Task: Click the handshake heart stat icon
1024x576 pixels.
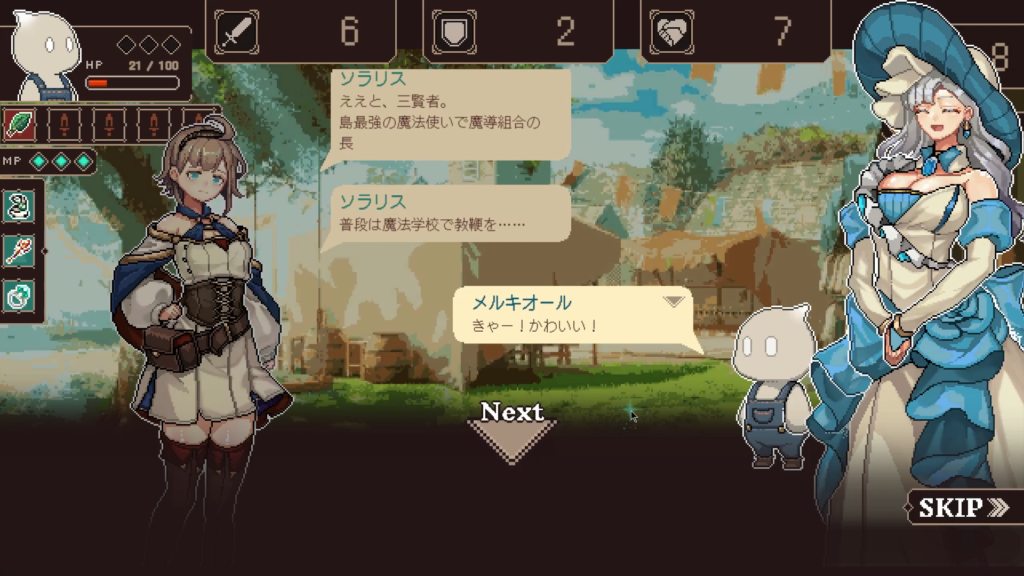Action: [x=672, y=32]
